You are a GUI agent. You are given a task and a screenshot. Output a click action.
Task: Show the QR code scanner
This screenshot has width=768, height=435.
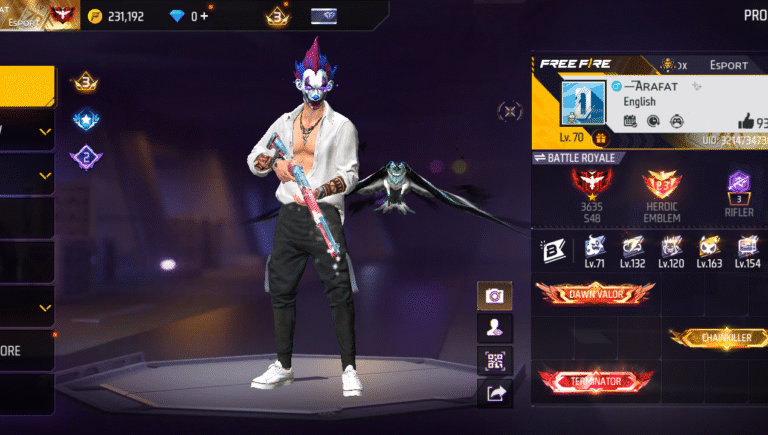(x=493, y=360)
